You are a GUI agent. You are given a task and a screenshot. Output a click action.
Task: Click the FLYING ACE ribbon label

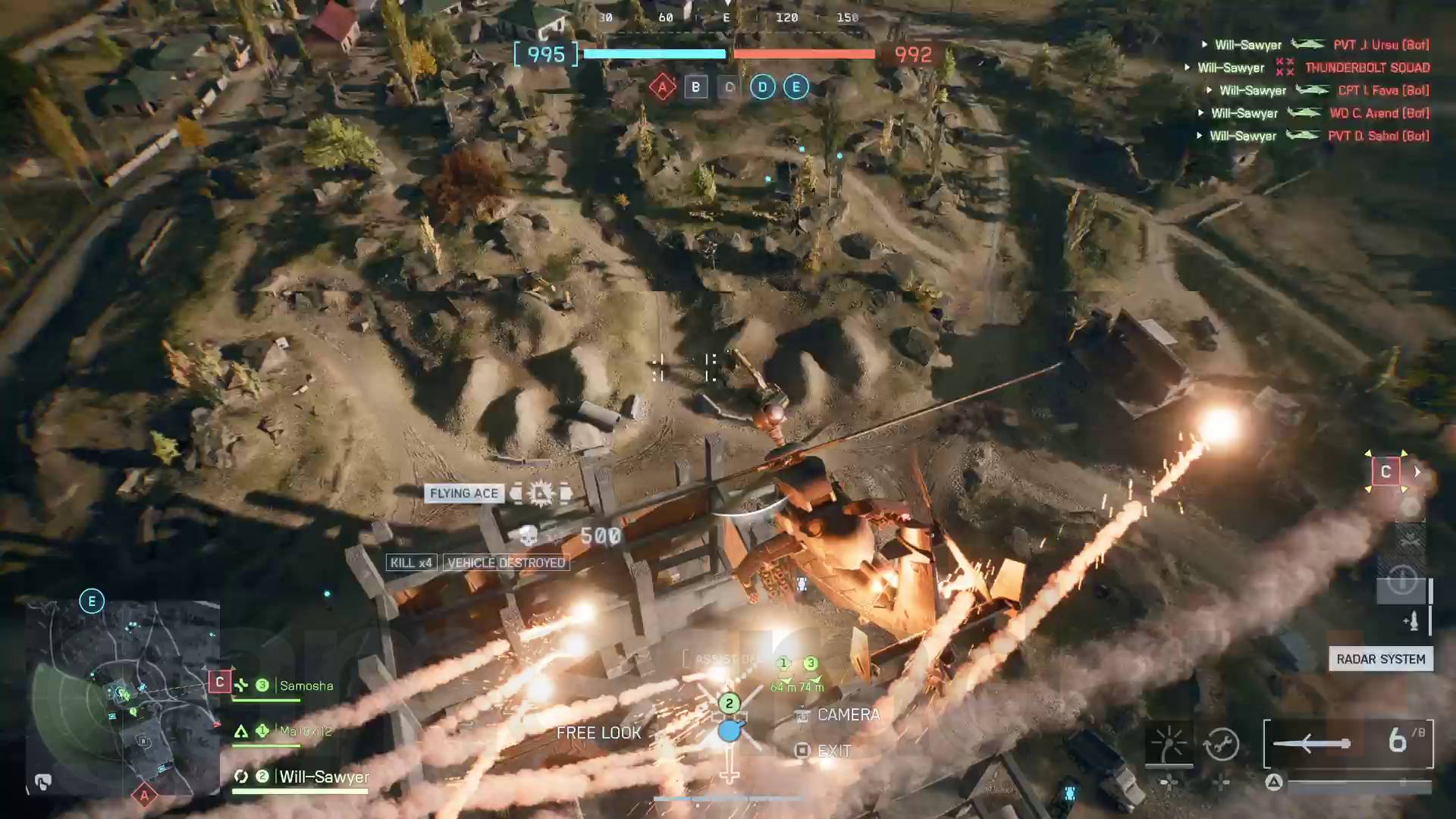tap(464, 493)
